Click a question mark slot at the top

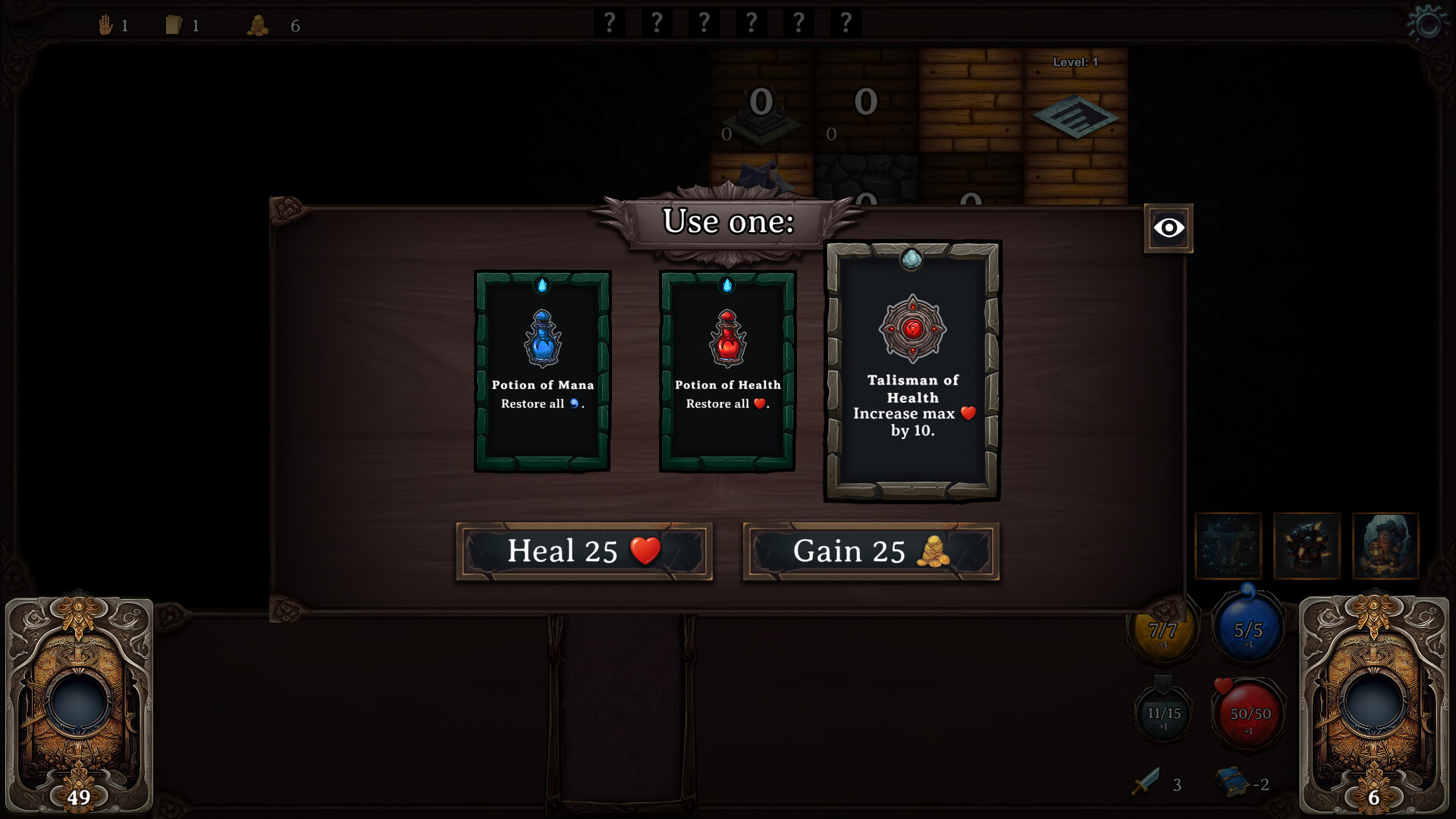(x=609, y=22)
